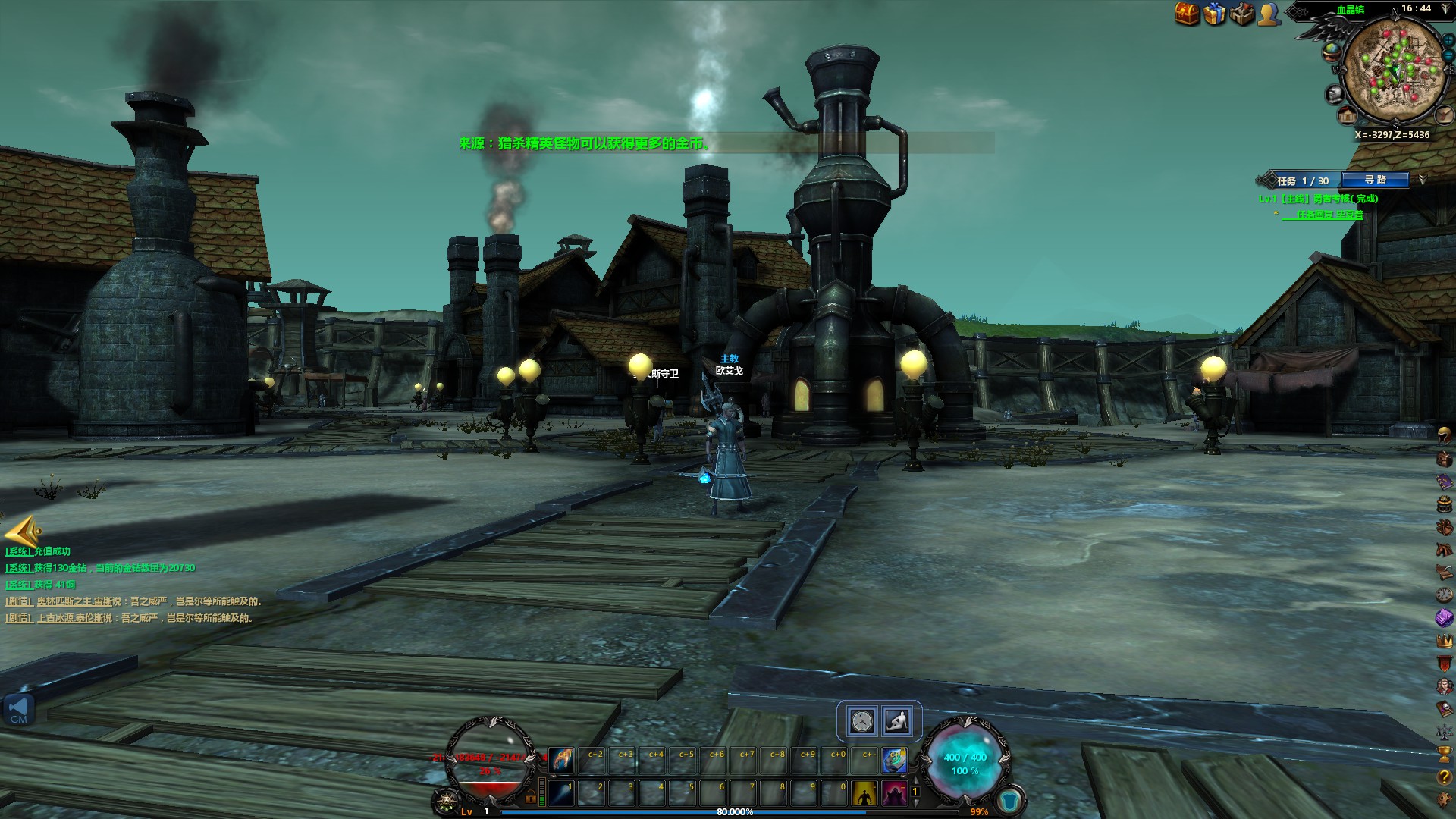
Task: Click the clock icon above the hotbar
Action: click(x=861, y=721)
